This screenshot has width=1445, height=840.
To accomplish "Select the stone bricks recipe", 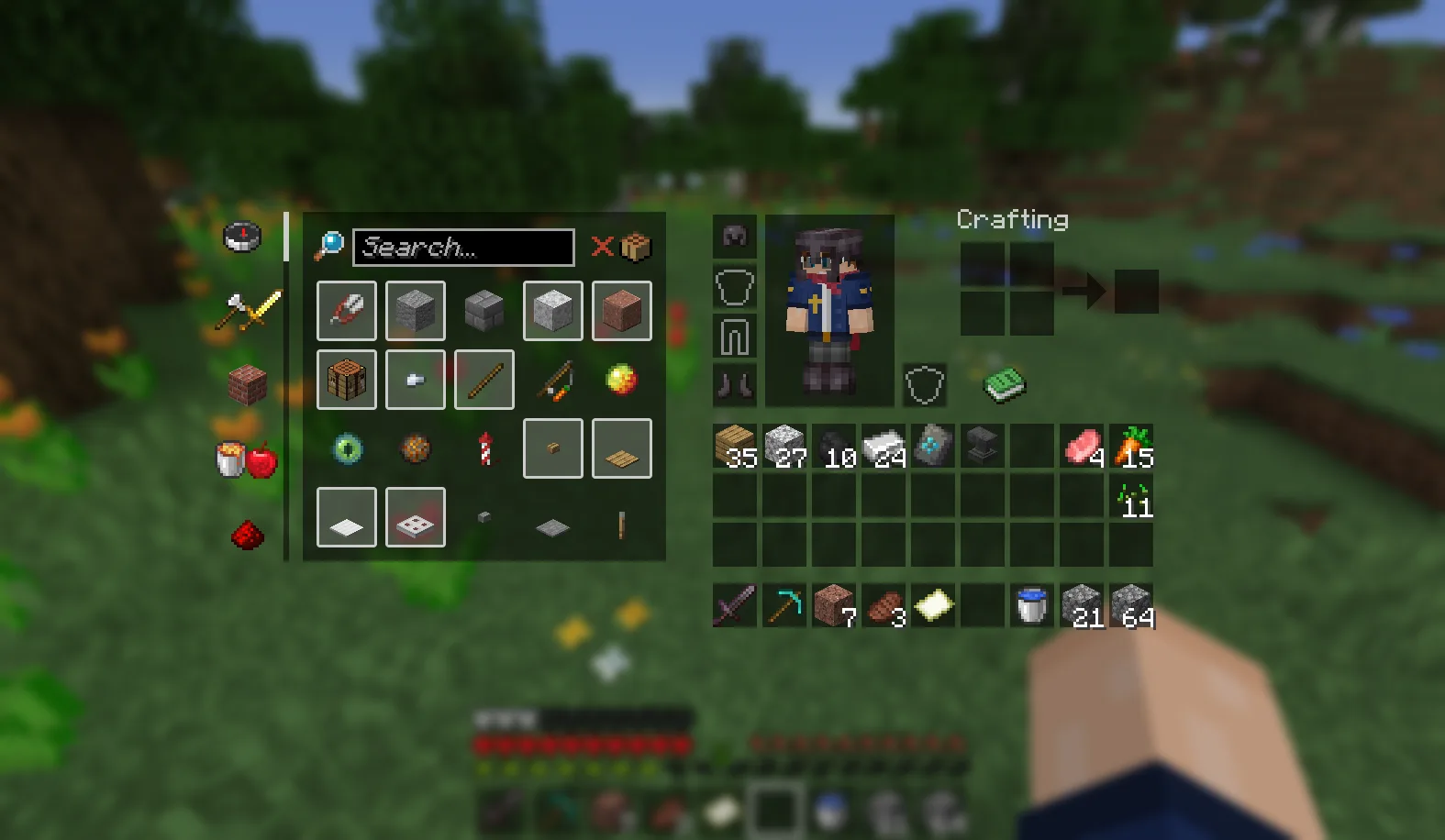I will (x=484, y=310).
